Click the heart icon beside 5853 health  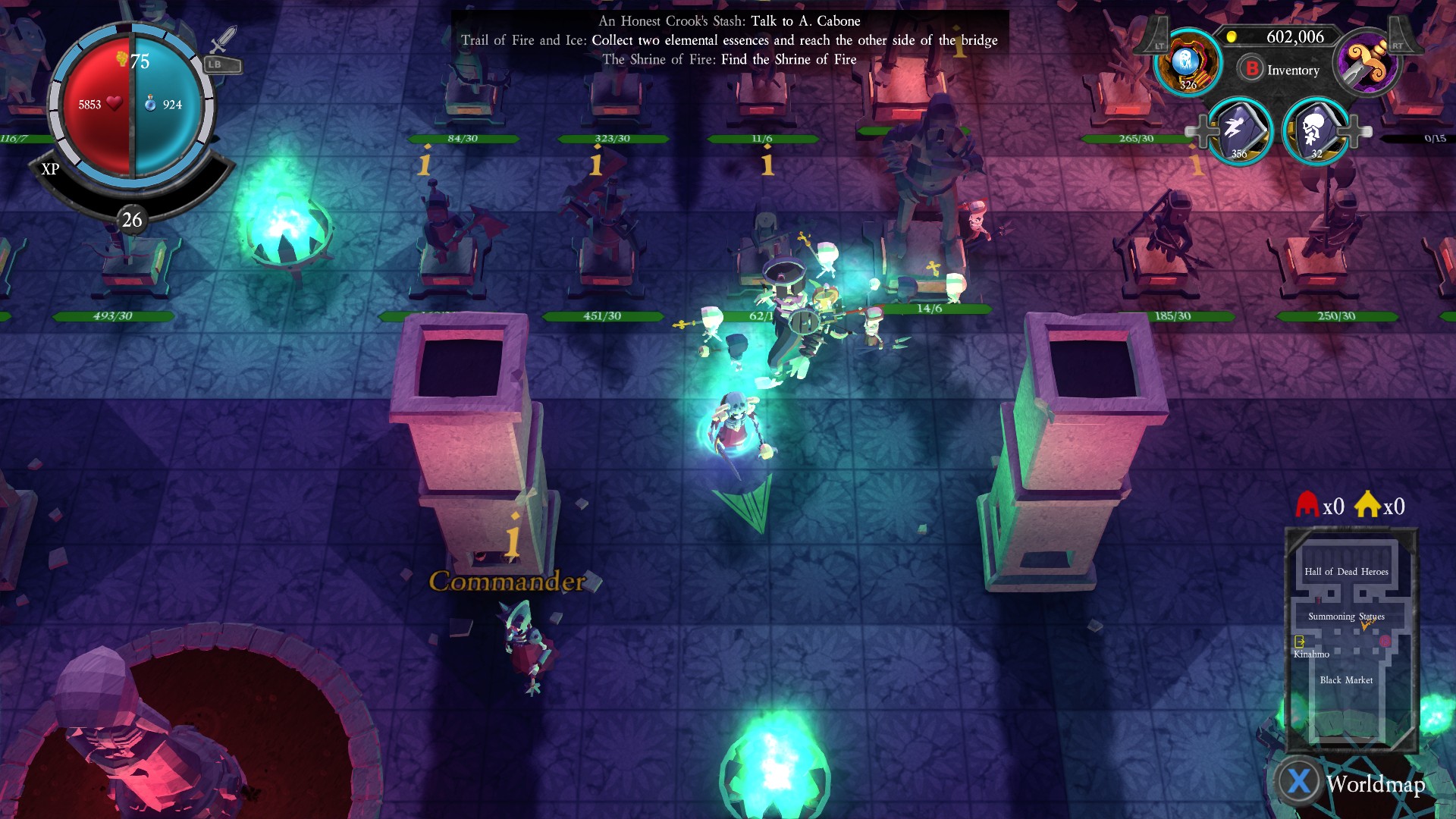(115, 103)
